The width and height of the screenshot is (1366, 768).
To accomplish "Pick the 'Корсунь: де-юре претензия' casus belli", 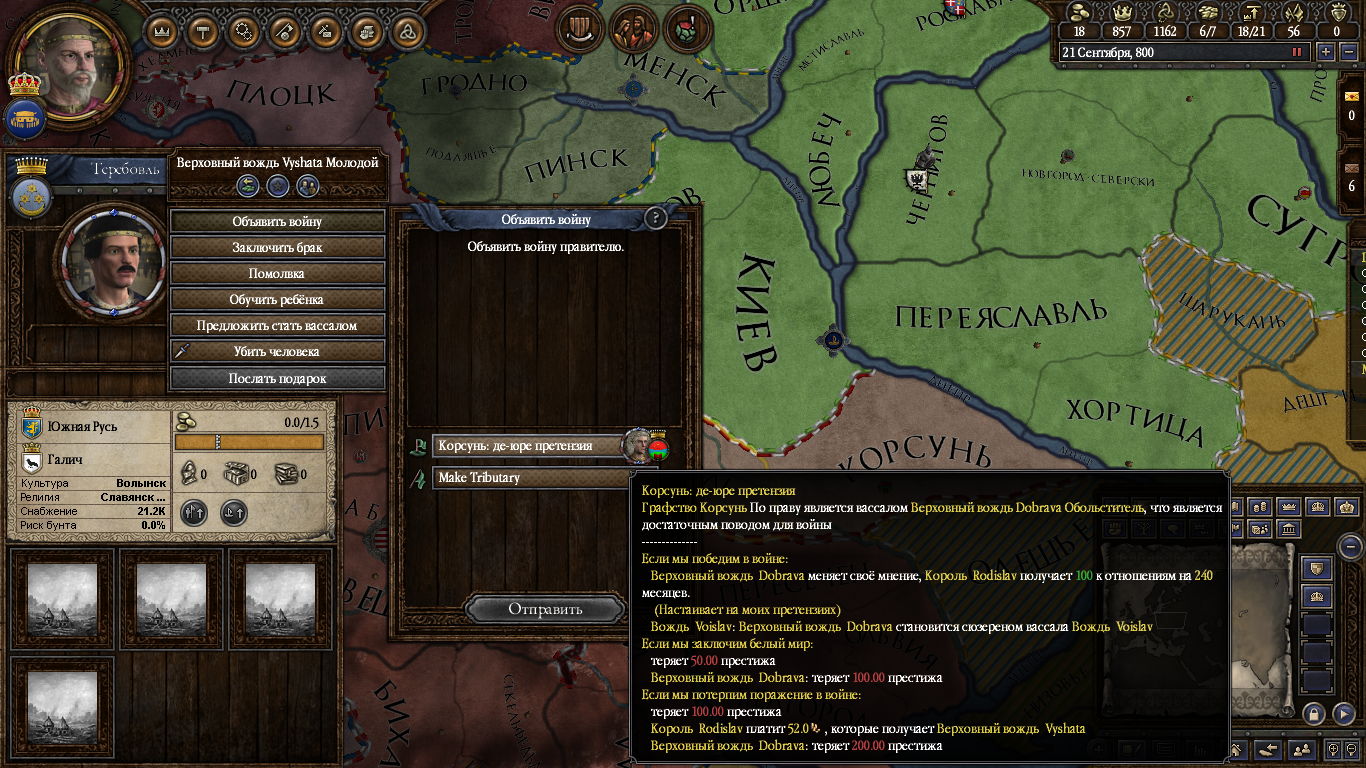I will (528, 446).
